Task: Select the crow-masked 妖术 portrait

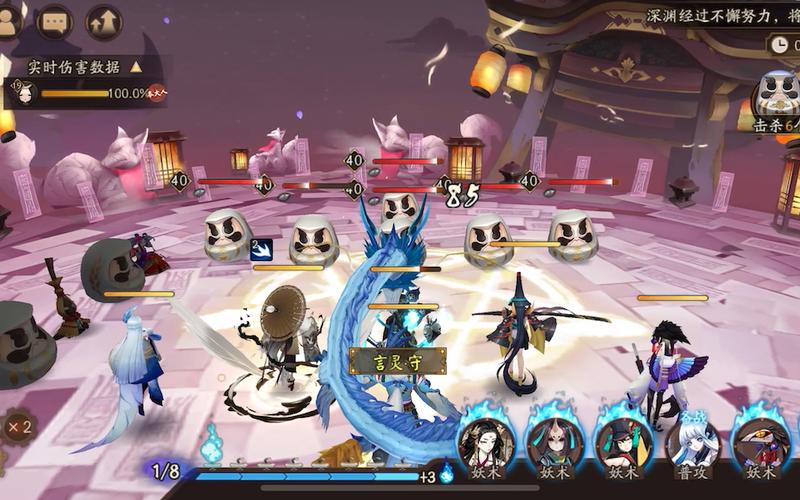Action: [x=762, y=442]
